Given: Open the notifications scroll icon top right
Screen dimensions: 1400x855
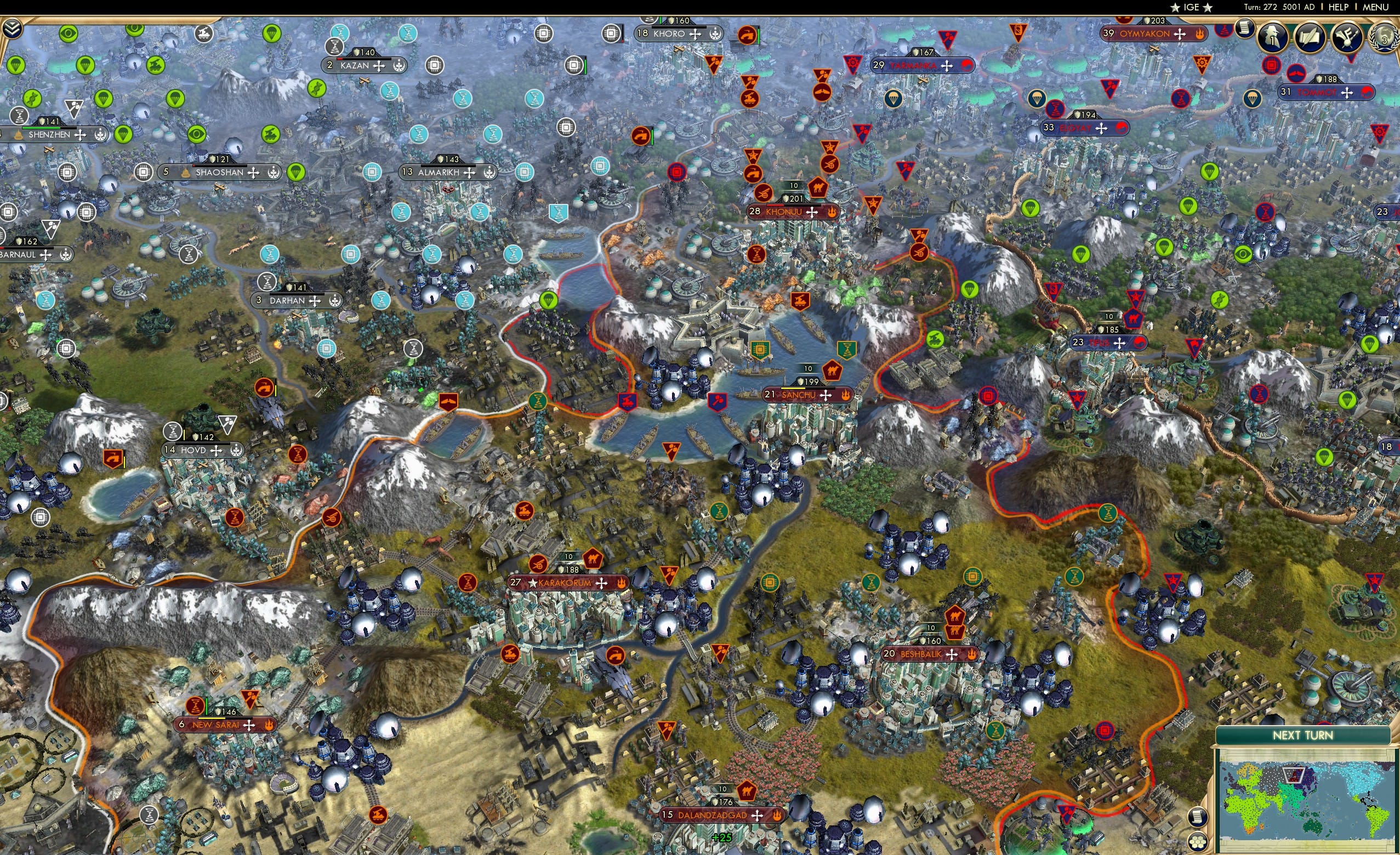Looking at the screenshot, I should [1245, 30].
